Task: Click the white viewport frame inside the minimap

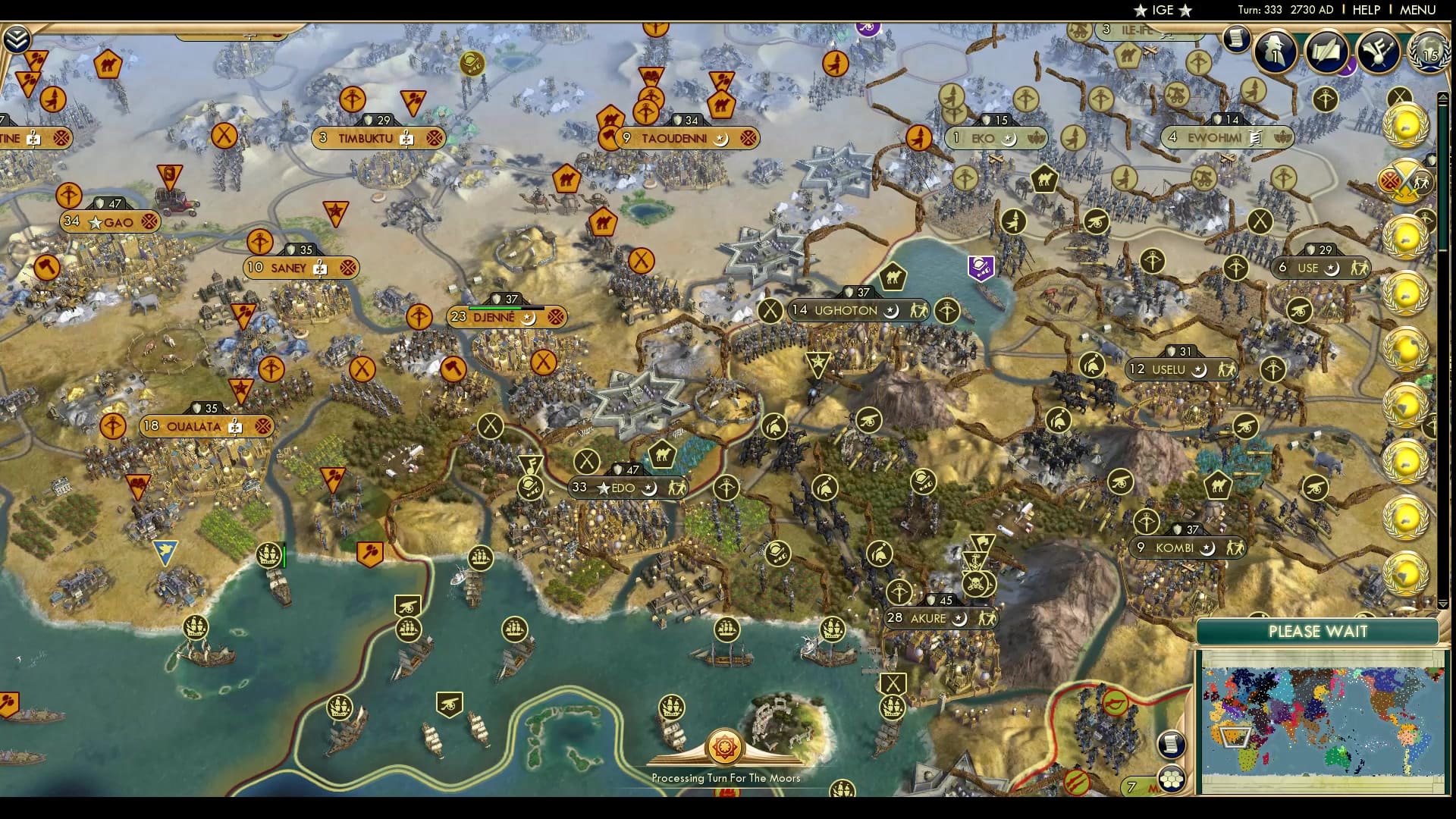Action: [x=1234, y=739]
